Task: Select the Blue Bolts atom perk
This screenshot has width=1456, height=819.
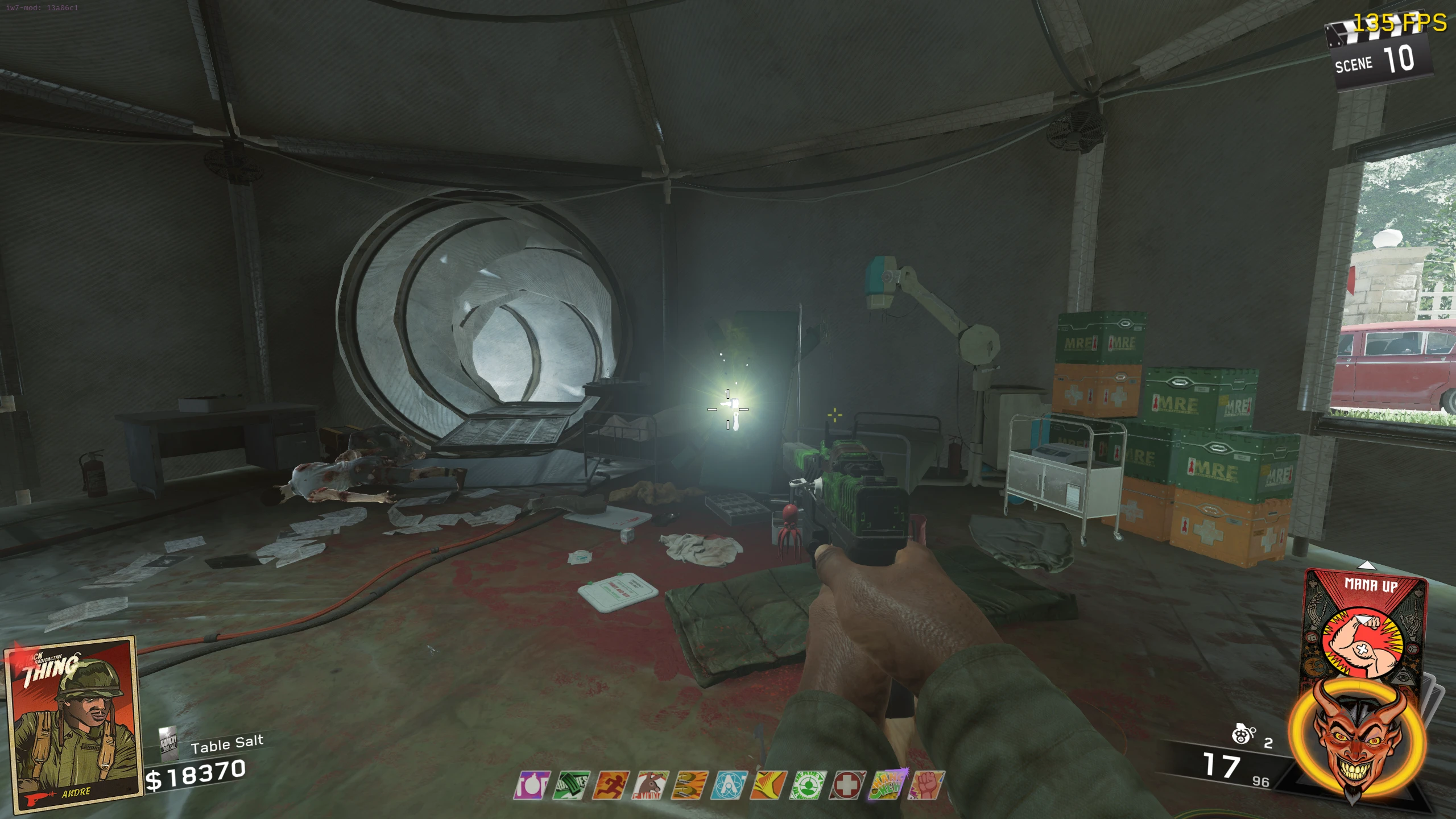Action: coord(729,785)
